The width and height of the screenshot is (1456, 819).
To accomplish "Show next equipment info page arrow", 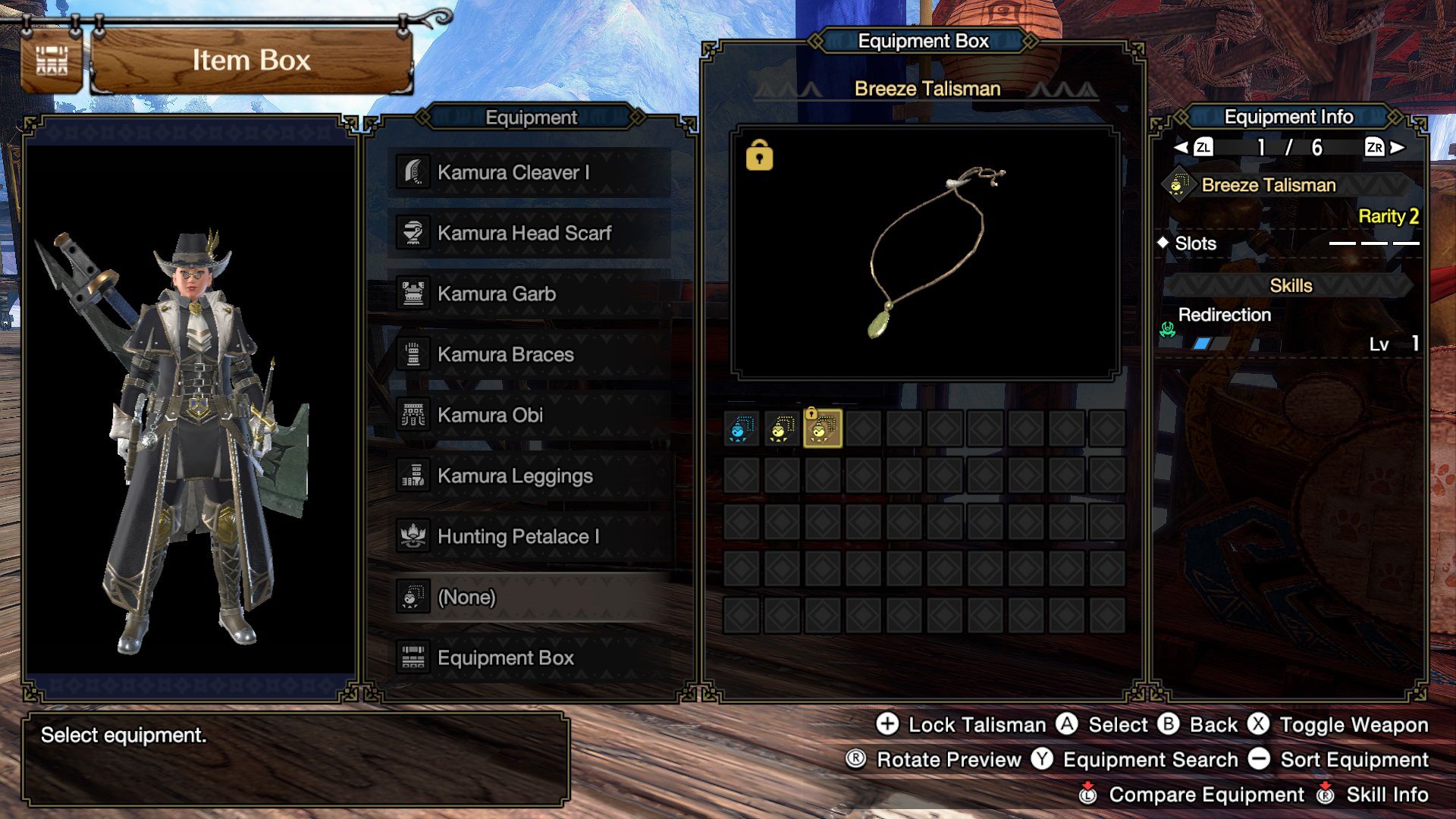I will 1398,147.
